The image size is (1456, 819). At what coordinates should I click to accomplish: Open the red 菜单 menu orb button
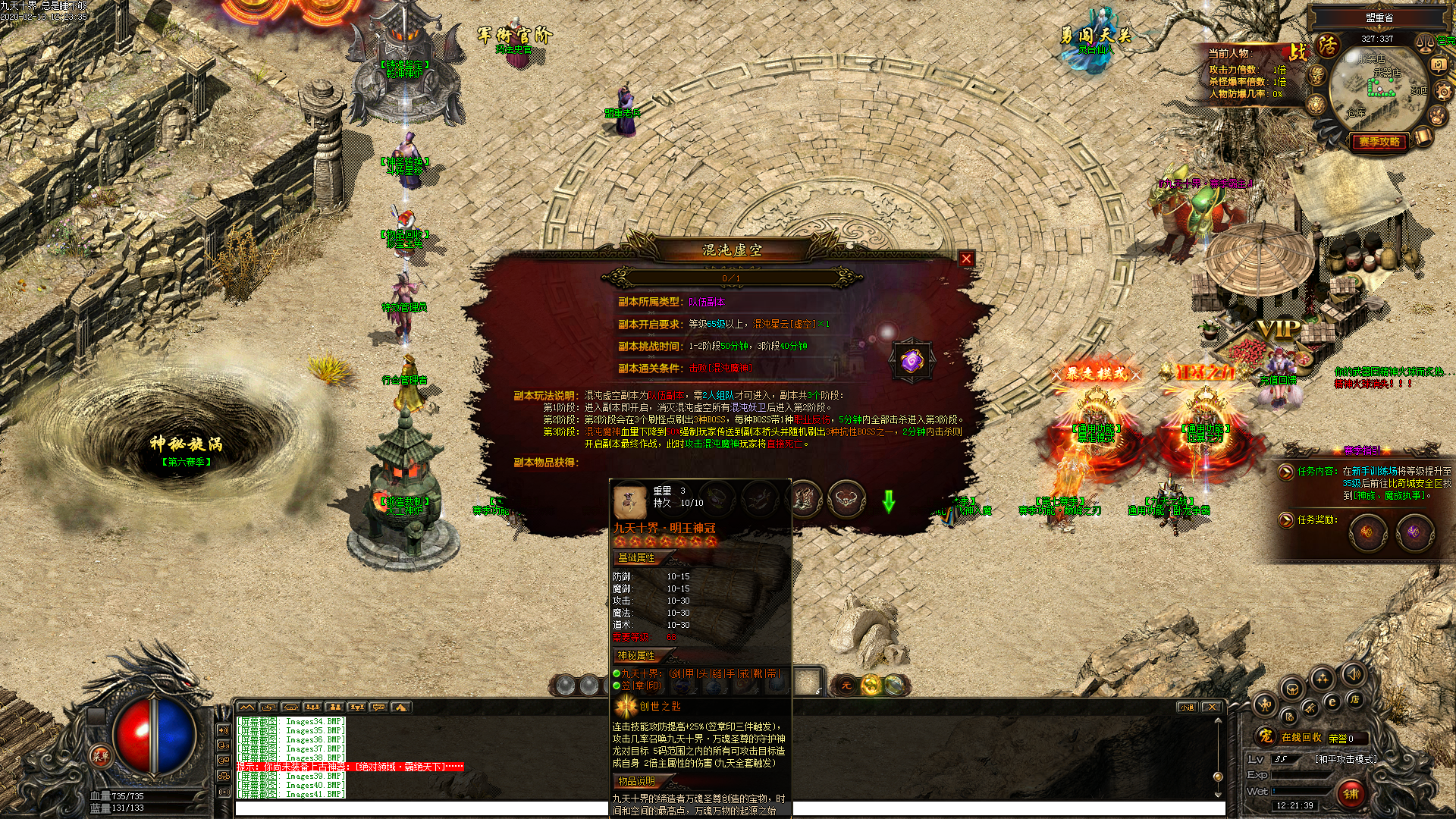click(x=101, y=755)
